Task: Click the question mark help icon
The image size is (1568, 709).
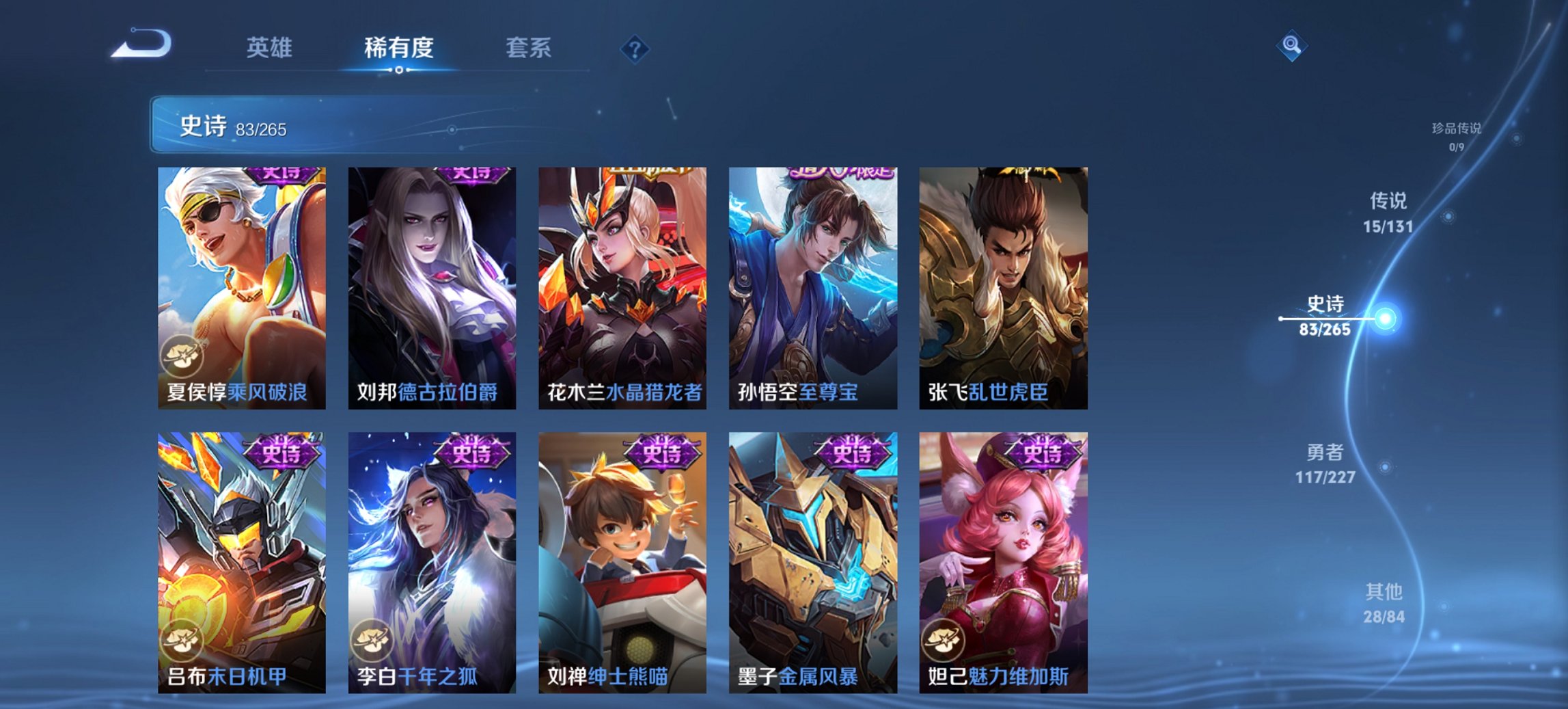Action: point(635,48)
